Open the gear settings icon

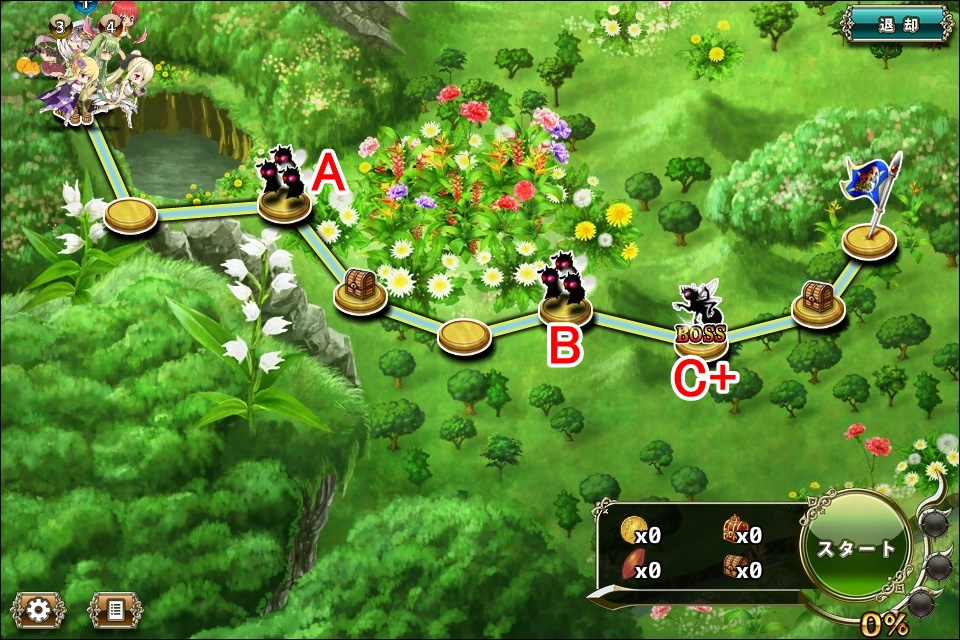pyautogui.click(x=38, y=608)
